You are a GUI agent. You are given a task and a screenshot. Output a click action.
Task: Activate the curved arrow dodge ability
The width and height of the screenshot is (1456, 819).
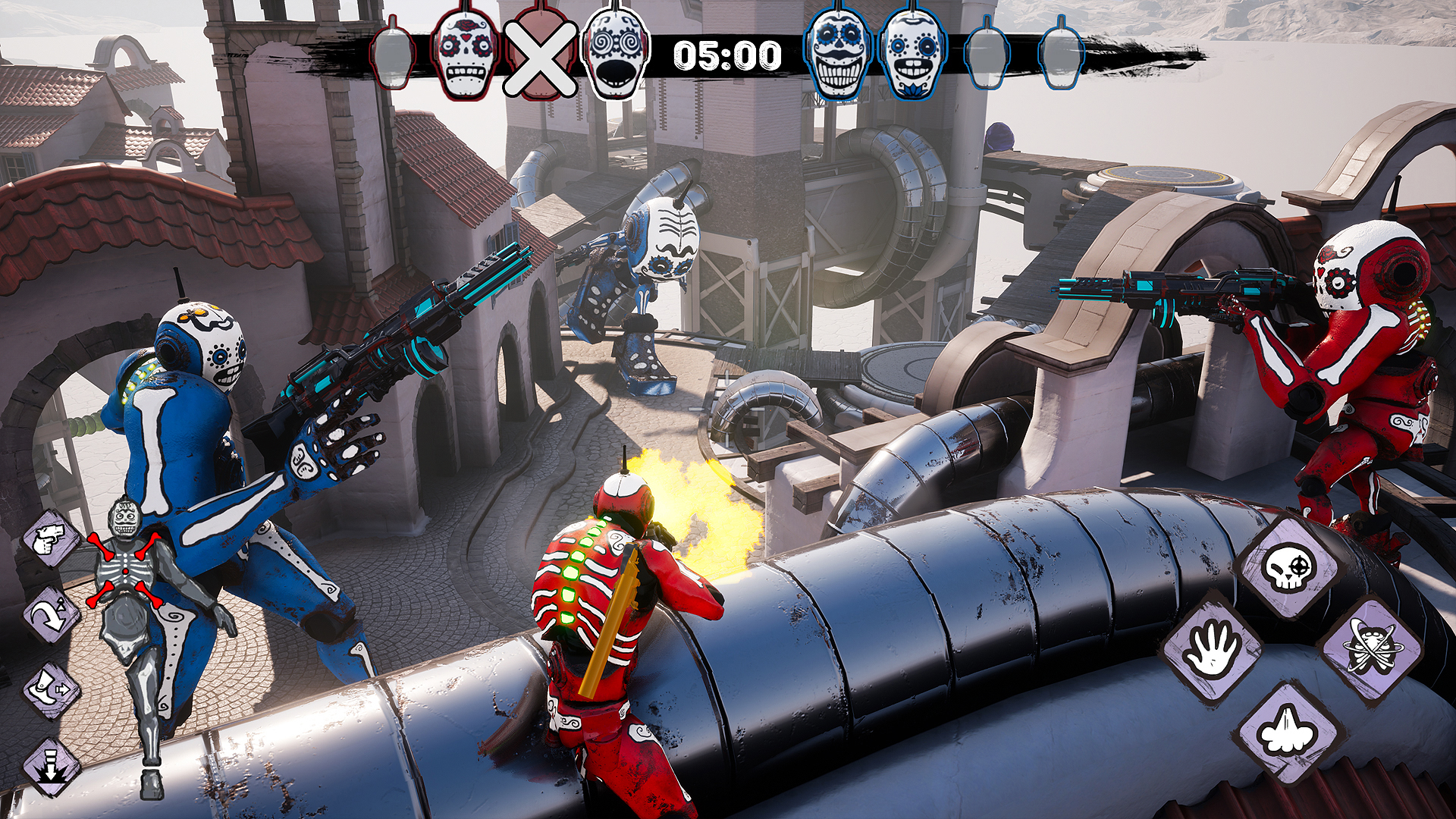51,614
